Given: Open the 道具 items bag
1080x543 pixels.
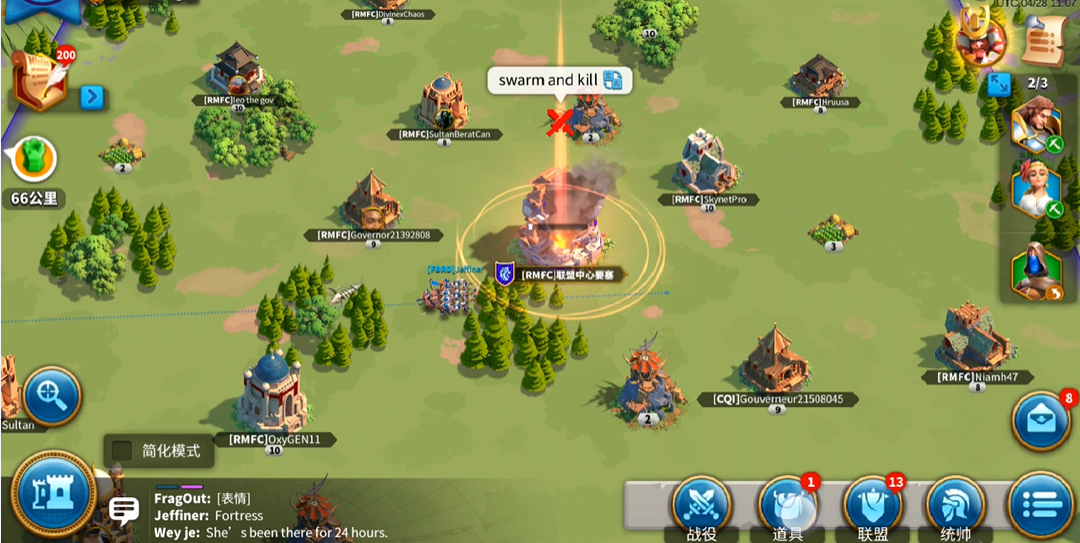Looking at the screenshot, I should pyautogui.click(x=788, y=505).
